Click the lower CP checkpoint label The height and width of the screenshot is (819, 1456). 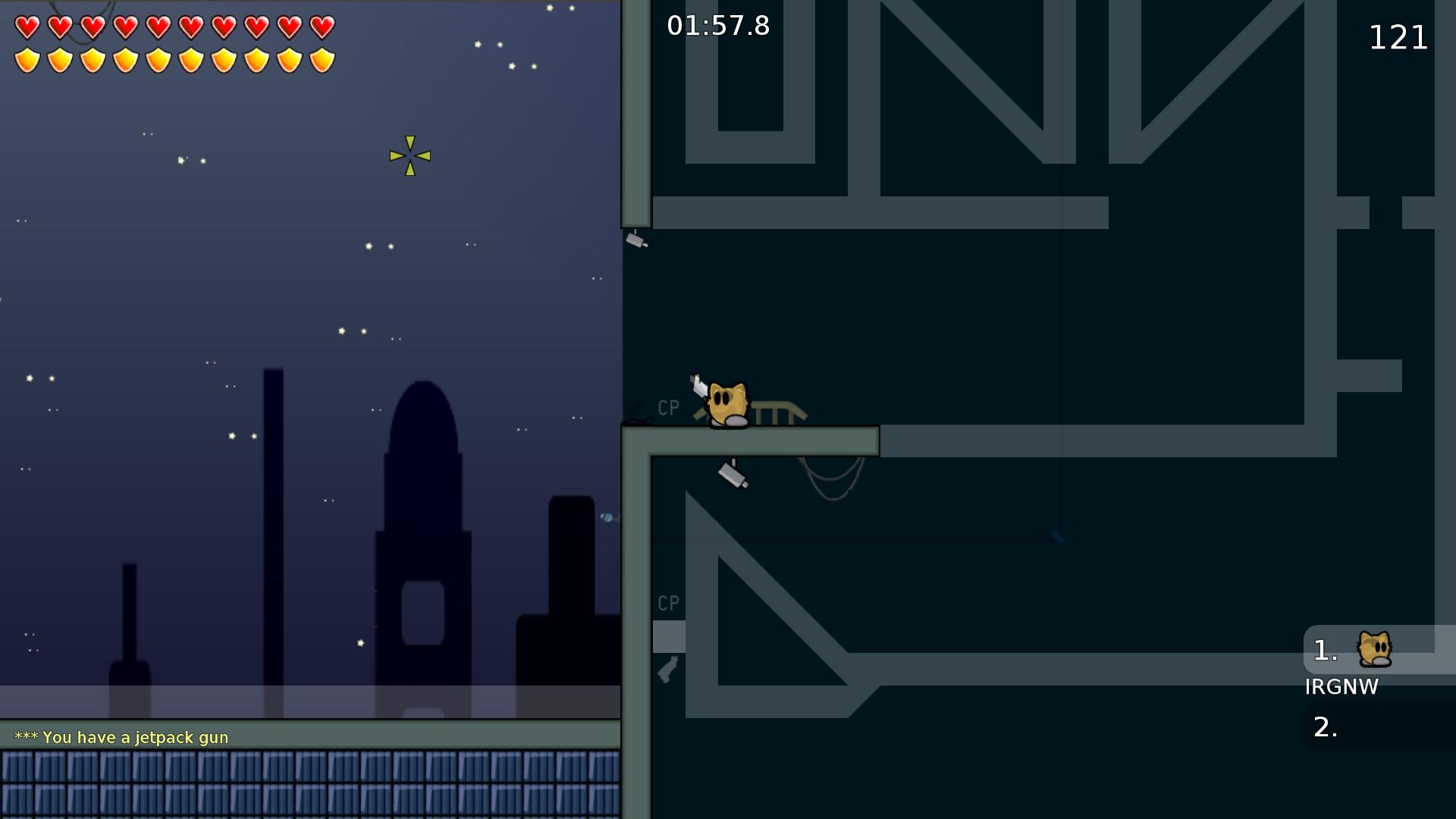pyautogui.click(x=667, y=604)
